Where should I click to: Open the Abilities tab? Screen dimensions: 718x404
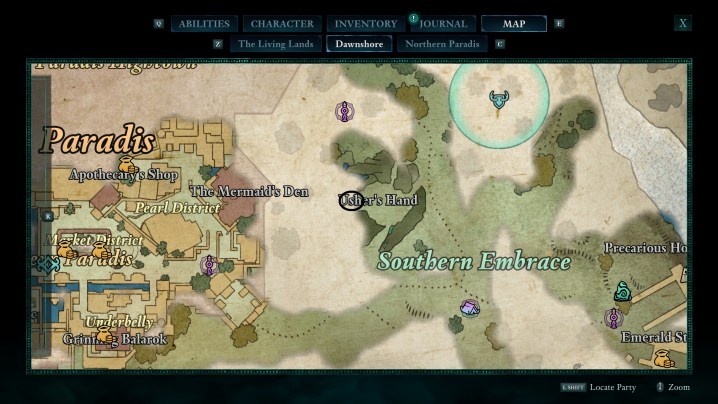pyautogui.click(x=205, y=24)
